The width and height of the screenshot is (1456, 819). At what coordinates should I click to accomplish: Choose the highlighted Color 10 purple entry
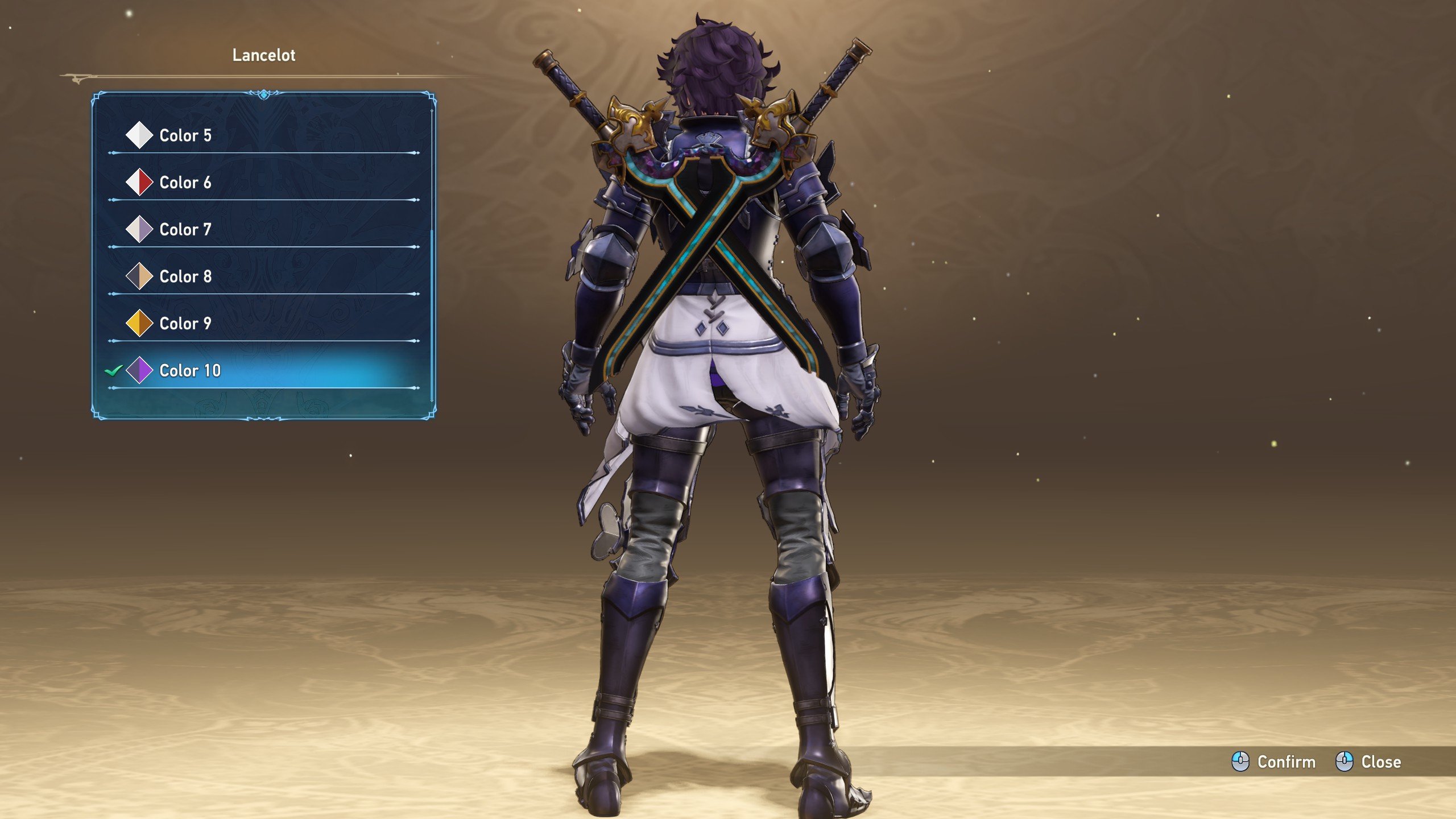coord(189,371)
